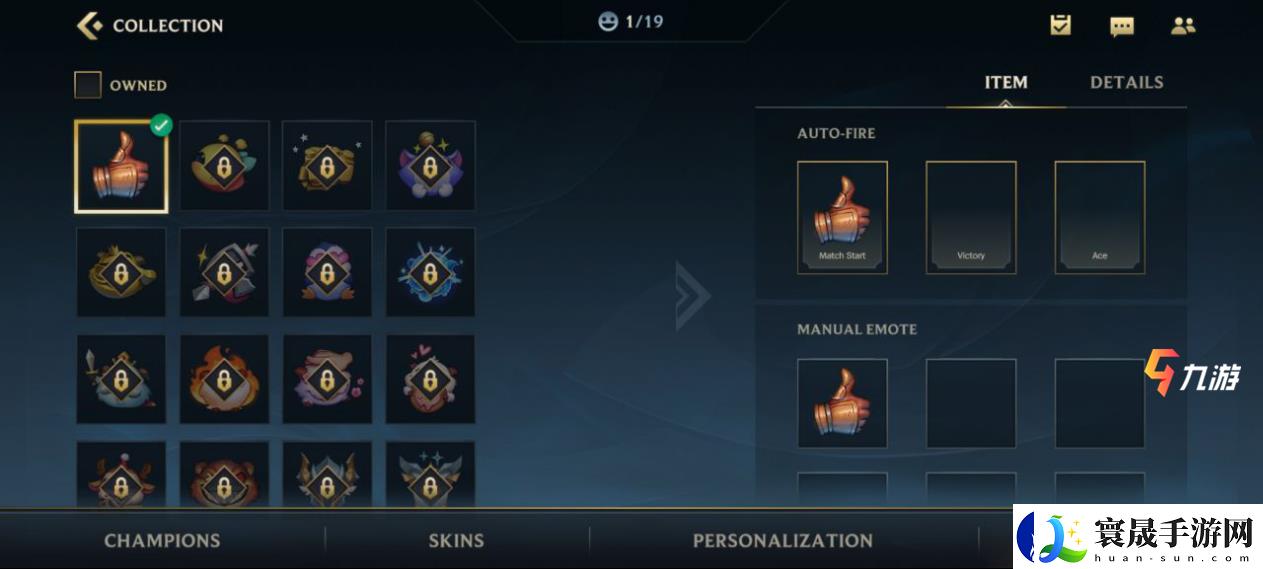Open the Personalization section
This screenshot has height=569, width=1263.
point(782,541)
